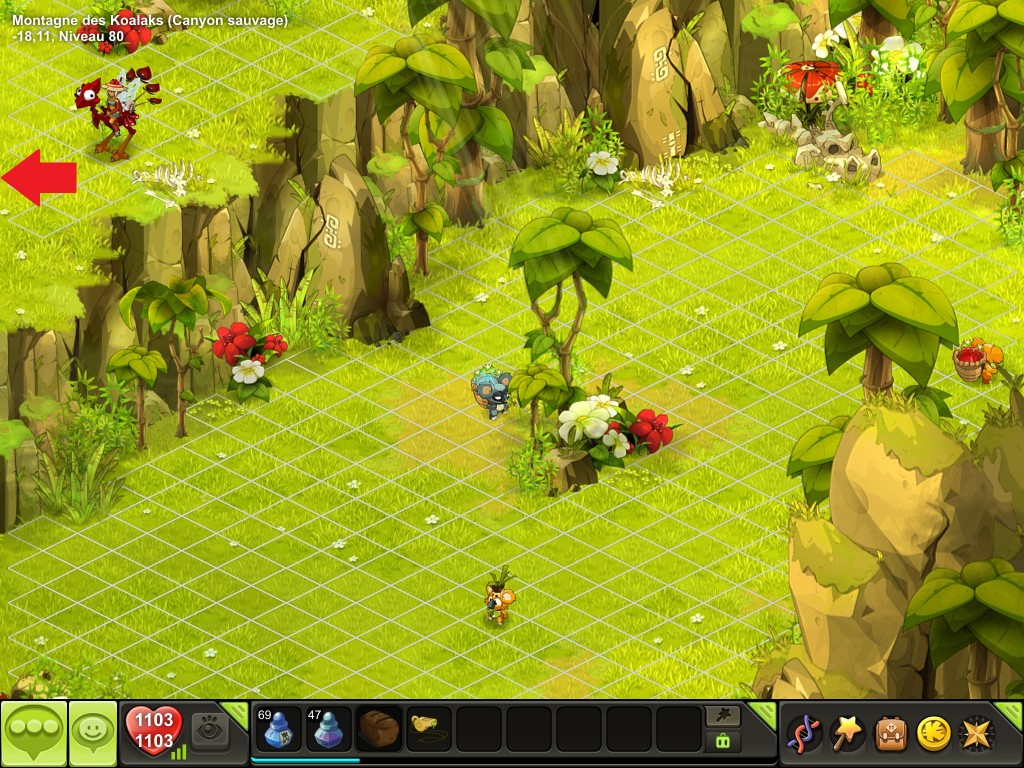Expand the green corner tab above the menu icons
Image resolution: width=1024 pixels, height=768 pixels.
(1010, 712)
